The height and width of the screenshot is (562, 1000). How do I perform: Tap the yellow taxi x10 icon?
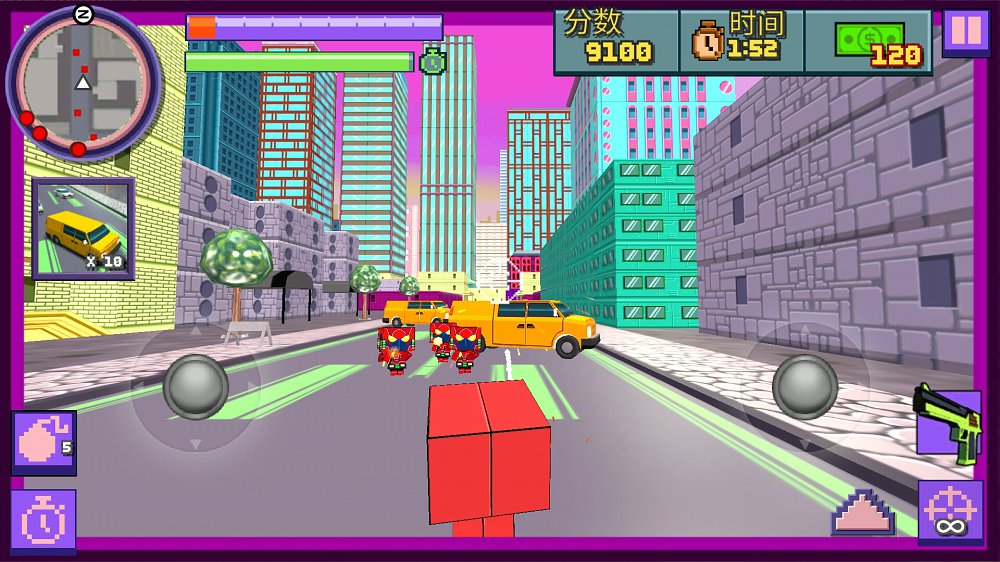pyautogui.click(x=83, y=229)
